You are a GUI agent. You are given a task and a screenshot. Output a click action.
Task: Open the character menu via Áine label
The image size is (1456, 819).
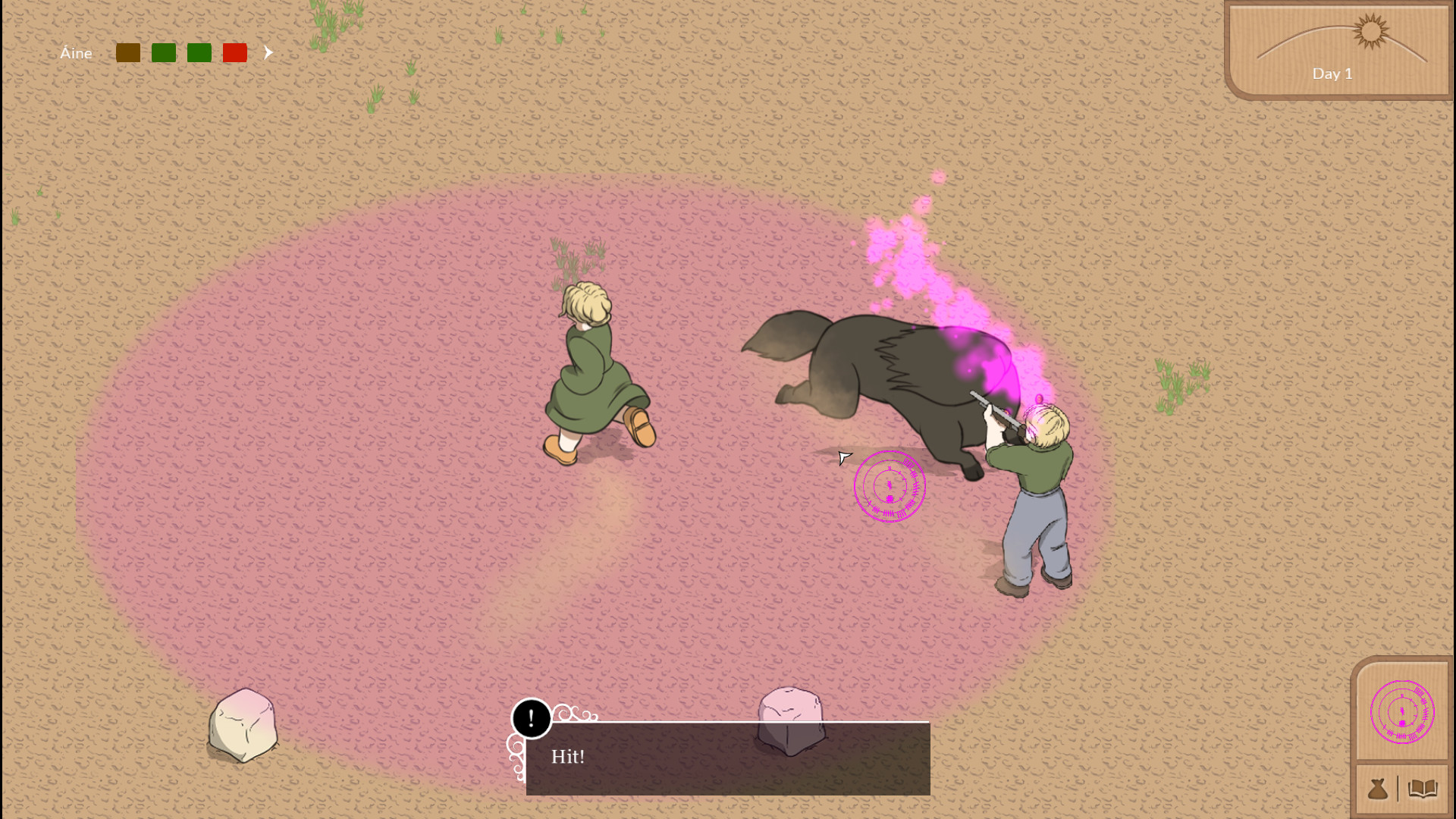(76, 53)
